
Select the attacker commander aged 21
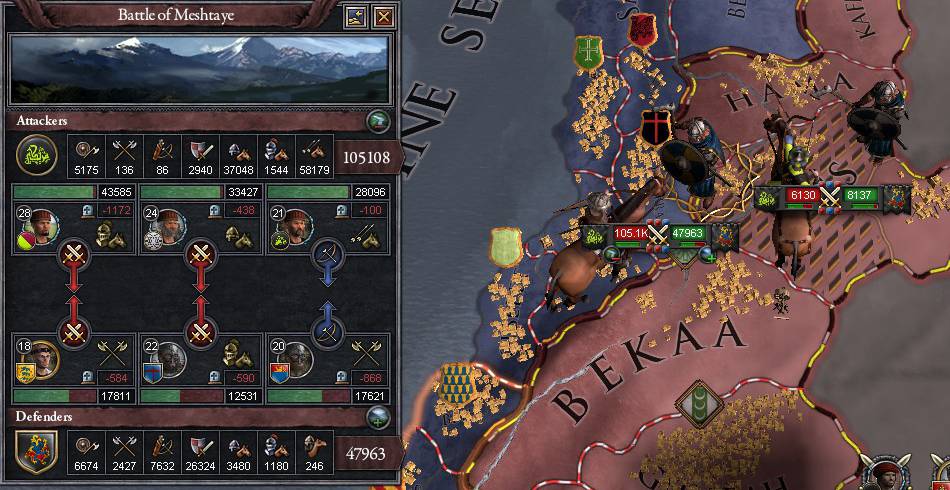292,224
